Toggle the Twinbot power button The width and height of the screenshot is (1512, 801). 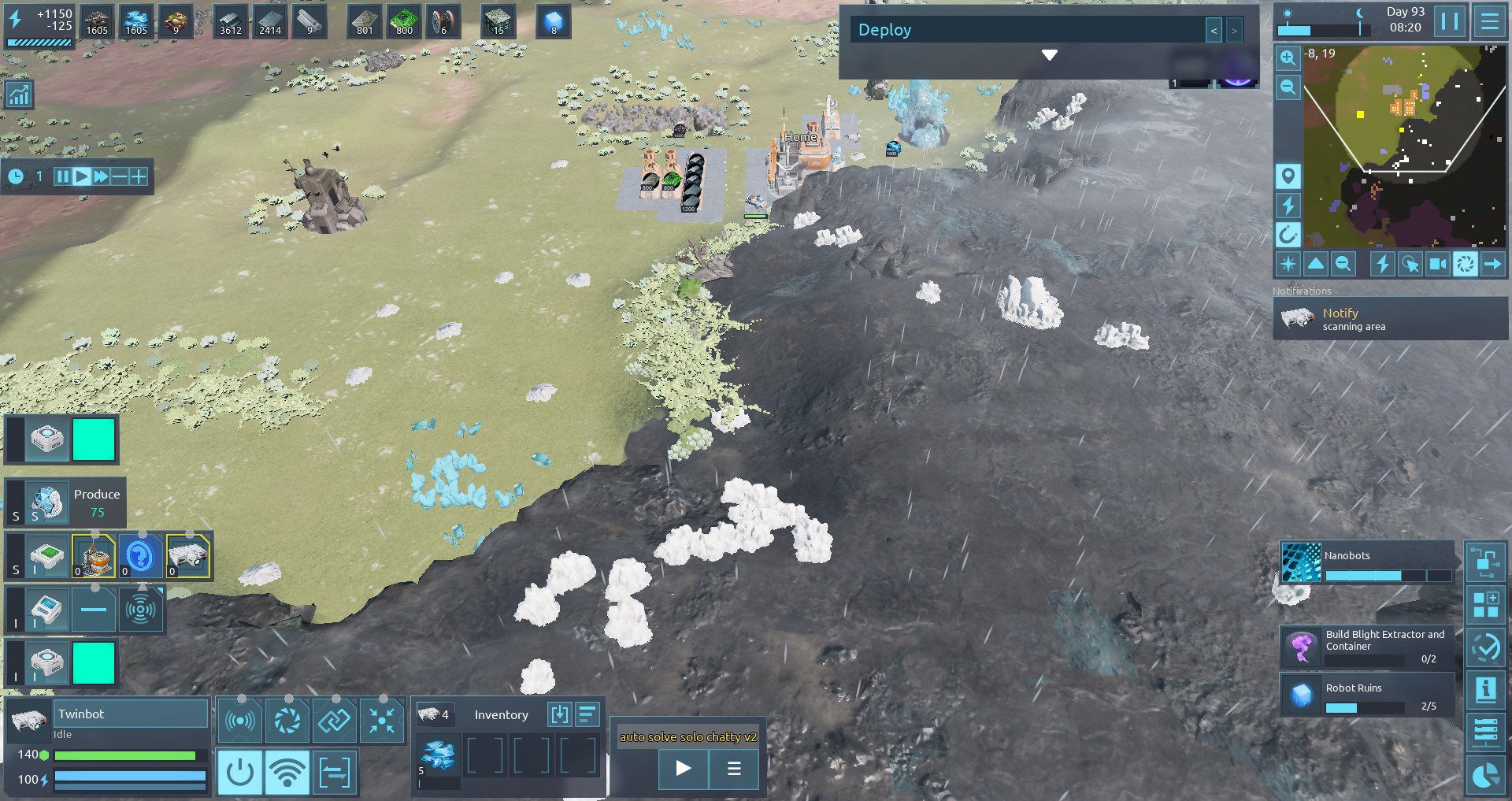[240, 772]
